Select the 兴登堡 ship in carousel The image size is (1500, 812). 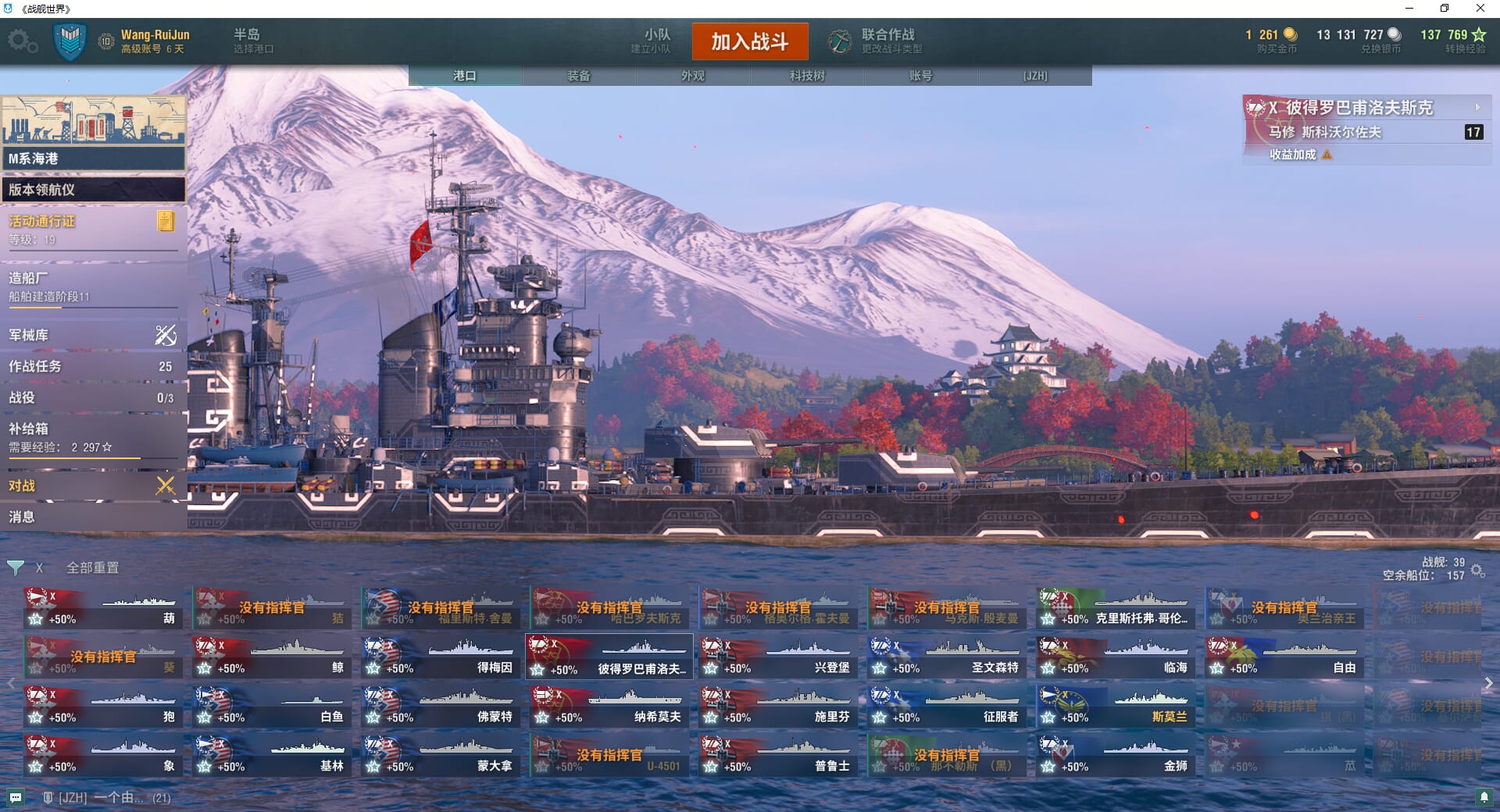778,657
